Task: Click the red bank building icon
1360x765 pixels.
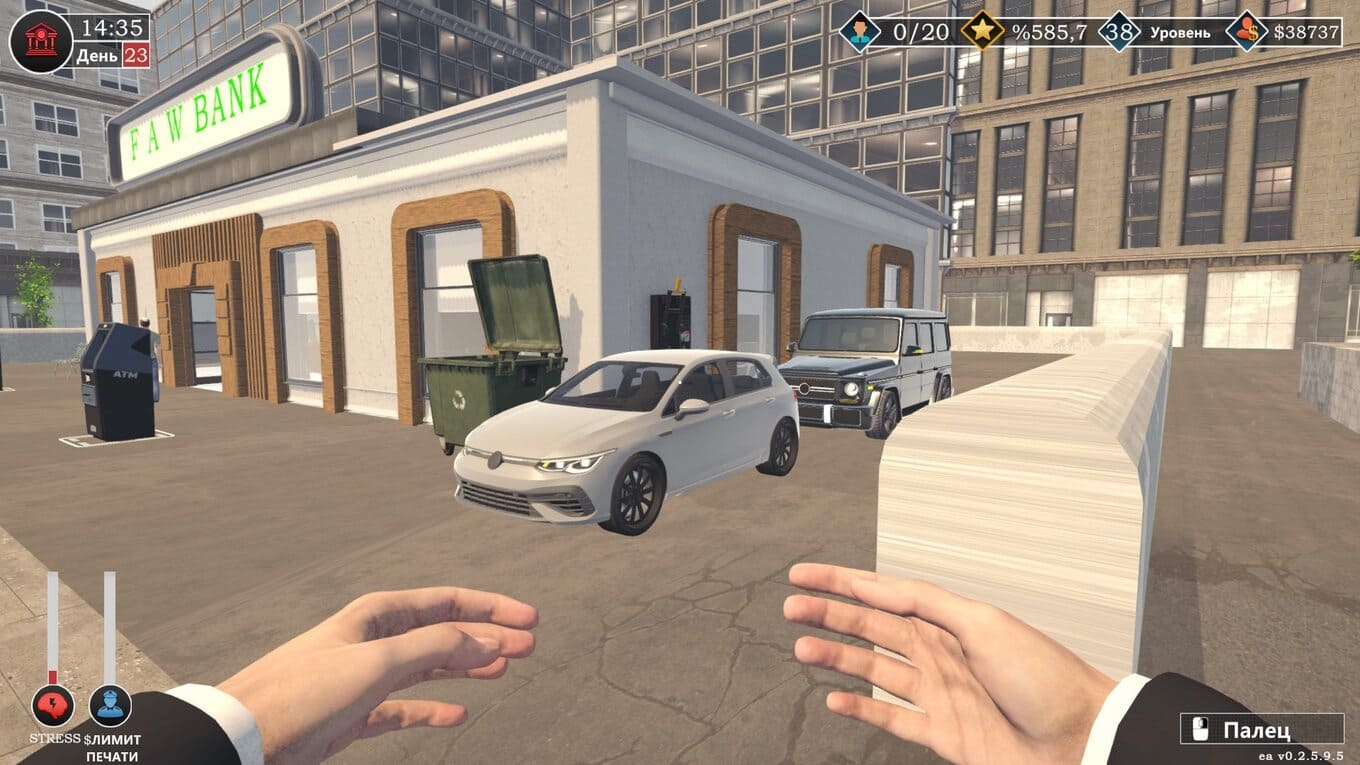Action: tap(40, 41)
